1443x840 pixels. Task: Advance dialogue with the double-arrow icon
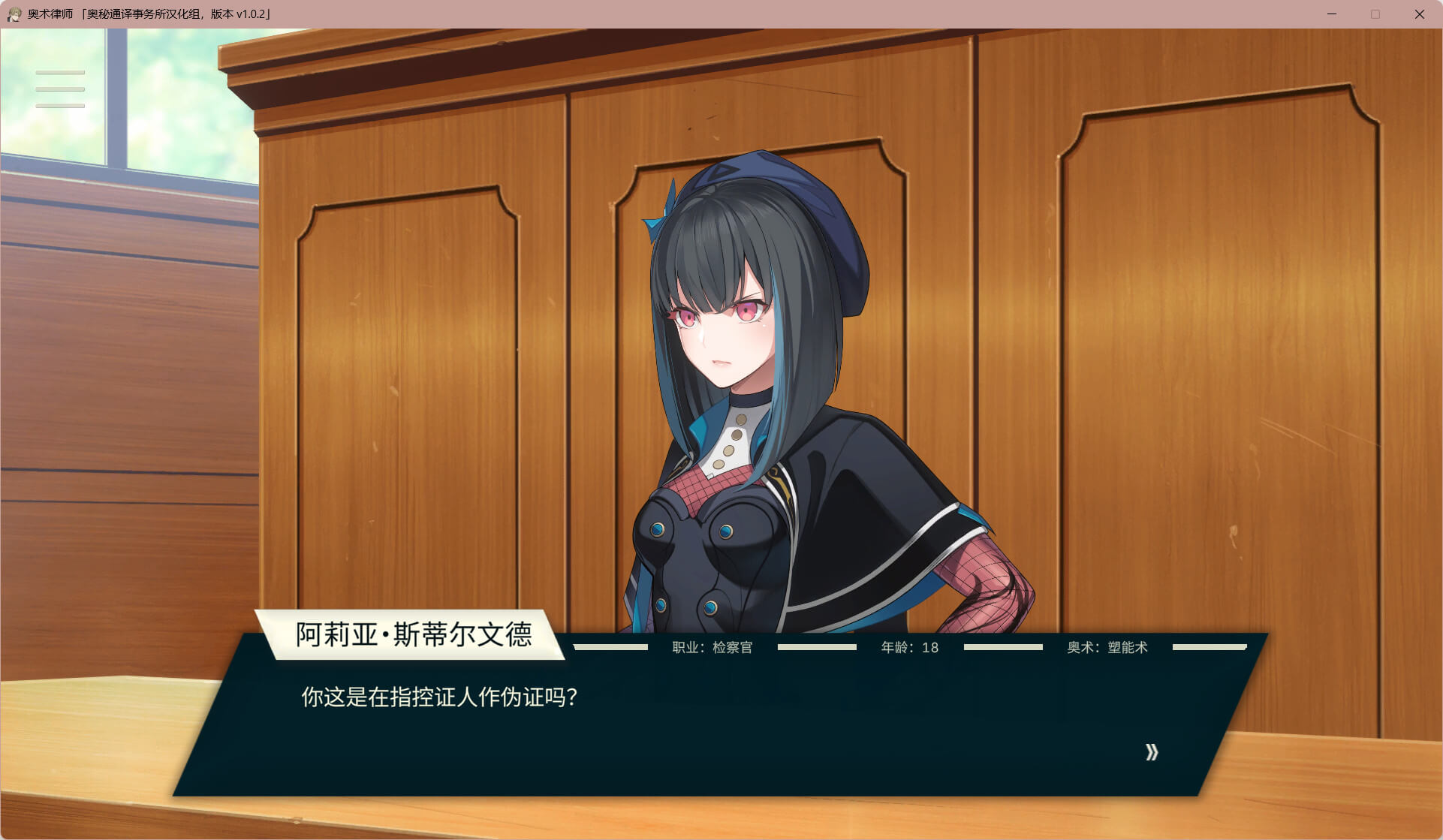pos(1152,752)
